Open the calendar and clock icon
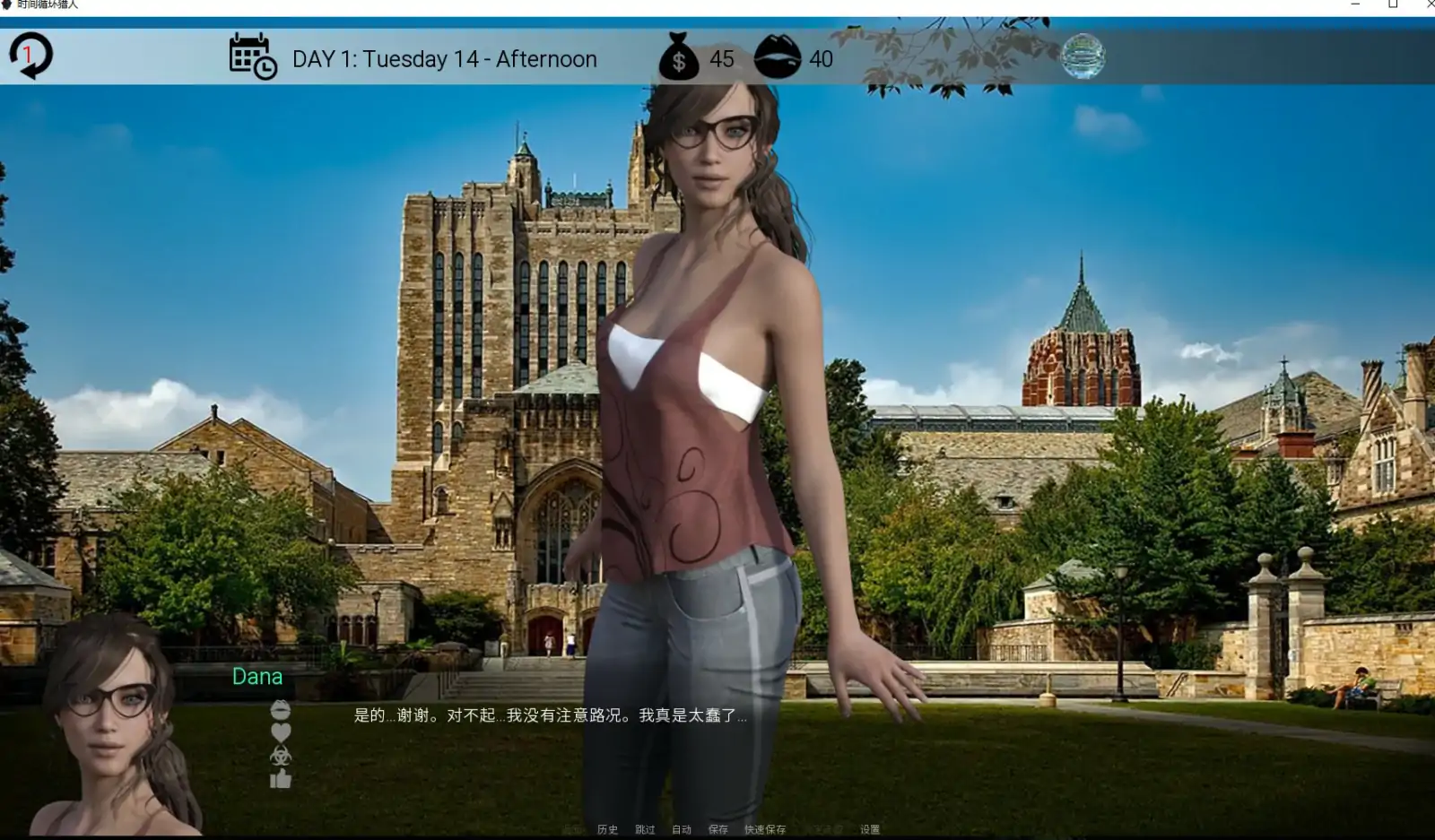Screen dimensions: 1435x840 252,56
